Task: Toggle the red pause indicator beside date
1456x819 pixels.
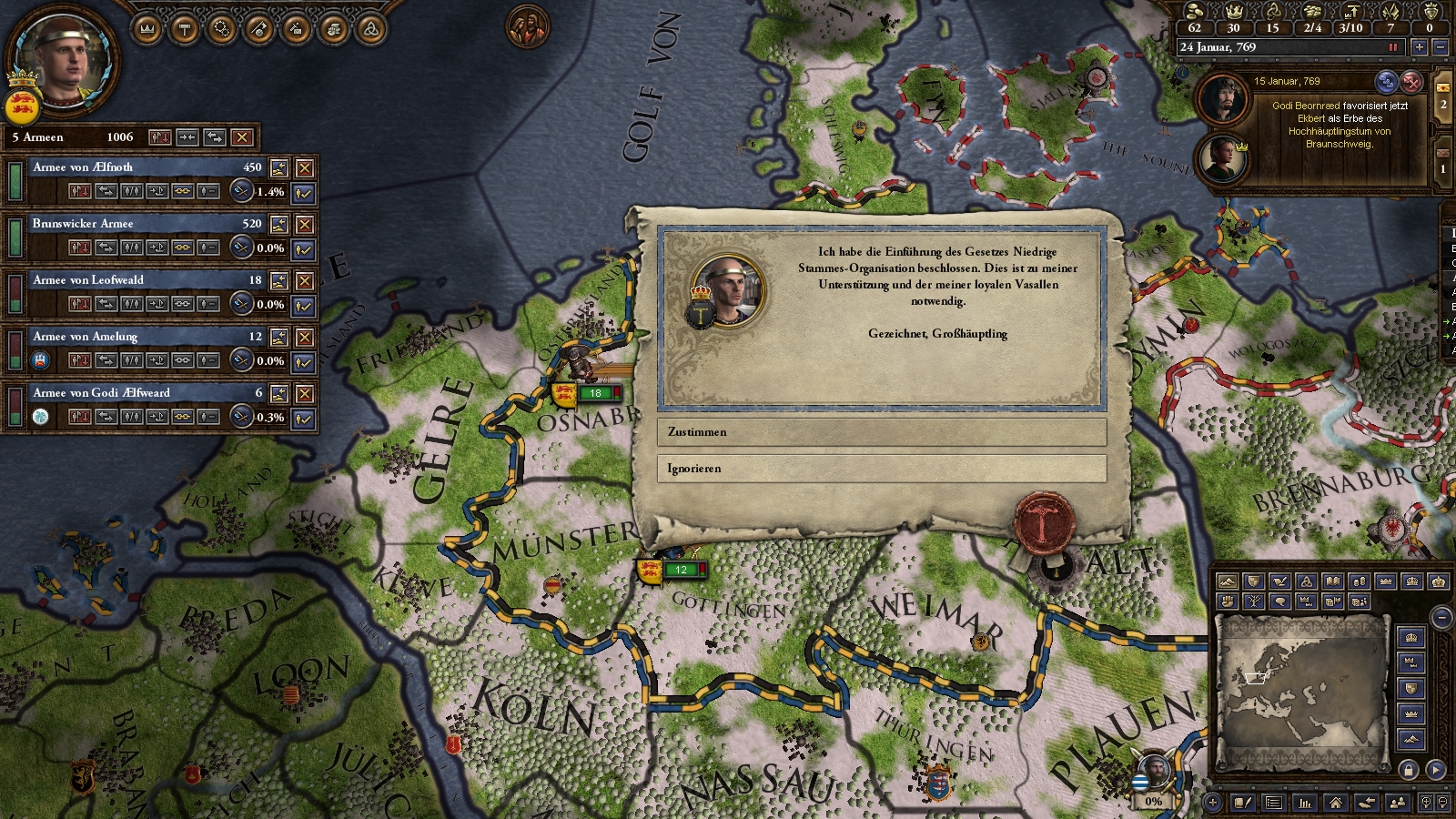Action: (1392, 47)
